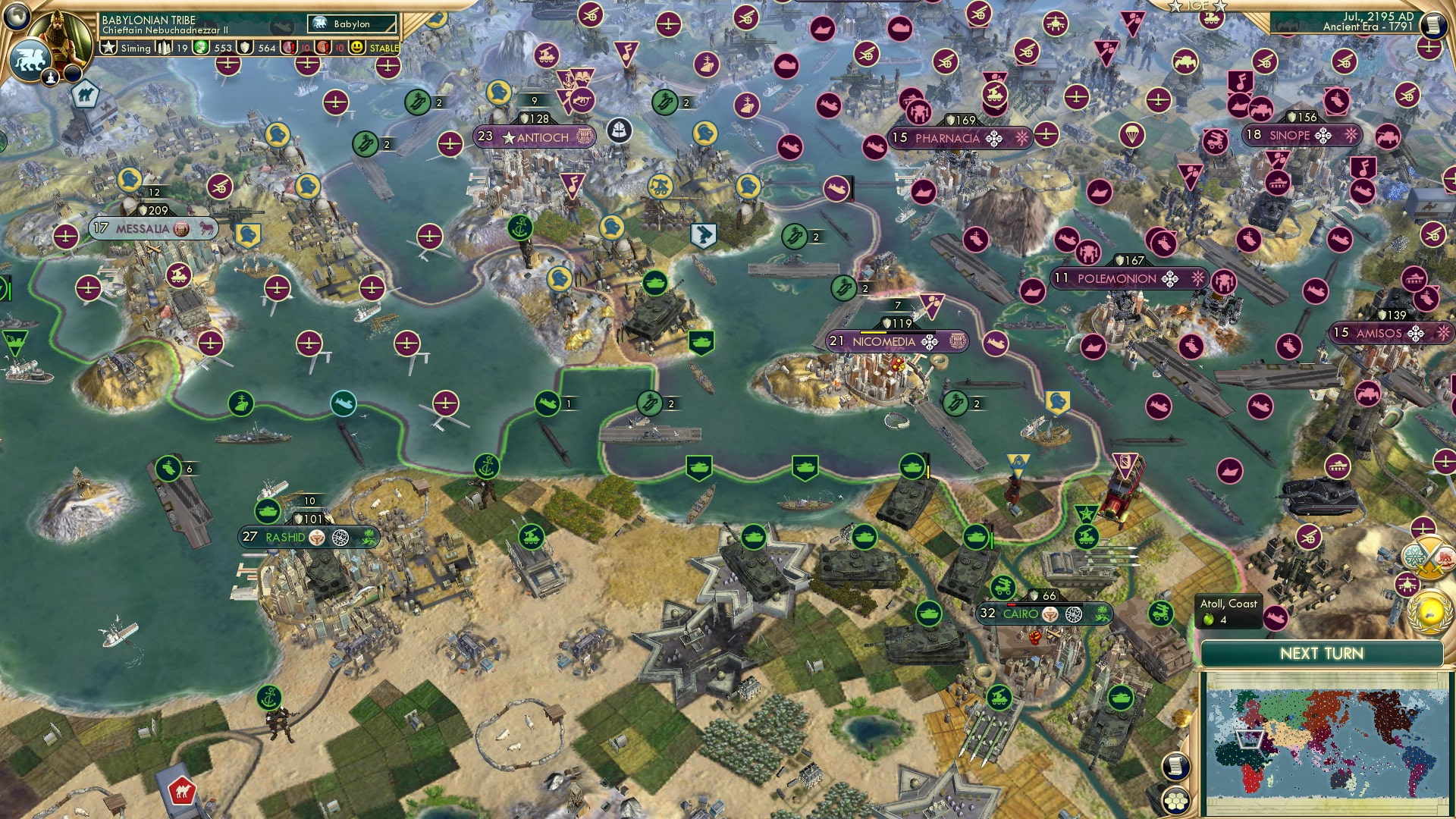1456x819 pixels.
Task: Open diplomacy via the crossed swords medallion
Action: pos(1426,559)
